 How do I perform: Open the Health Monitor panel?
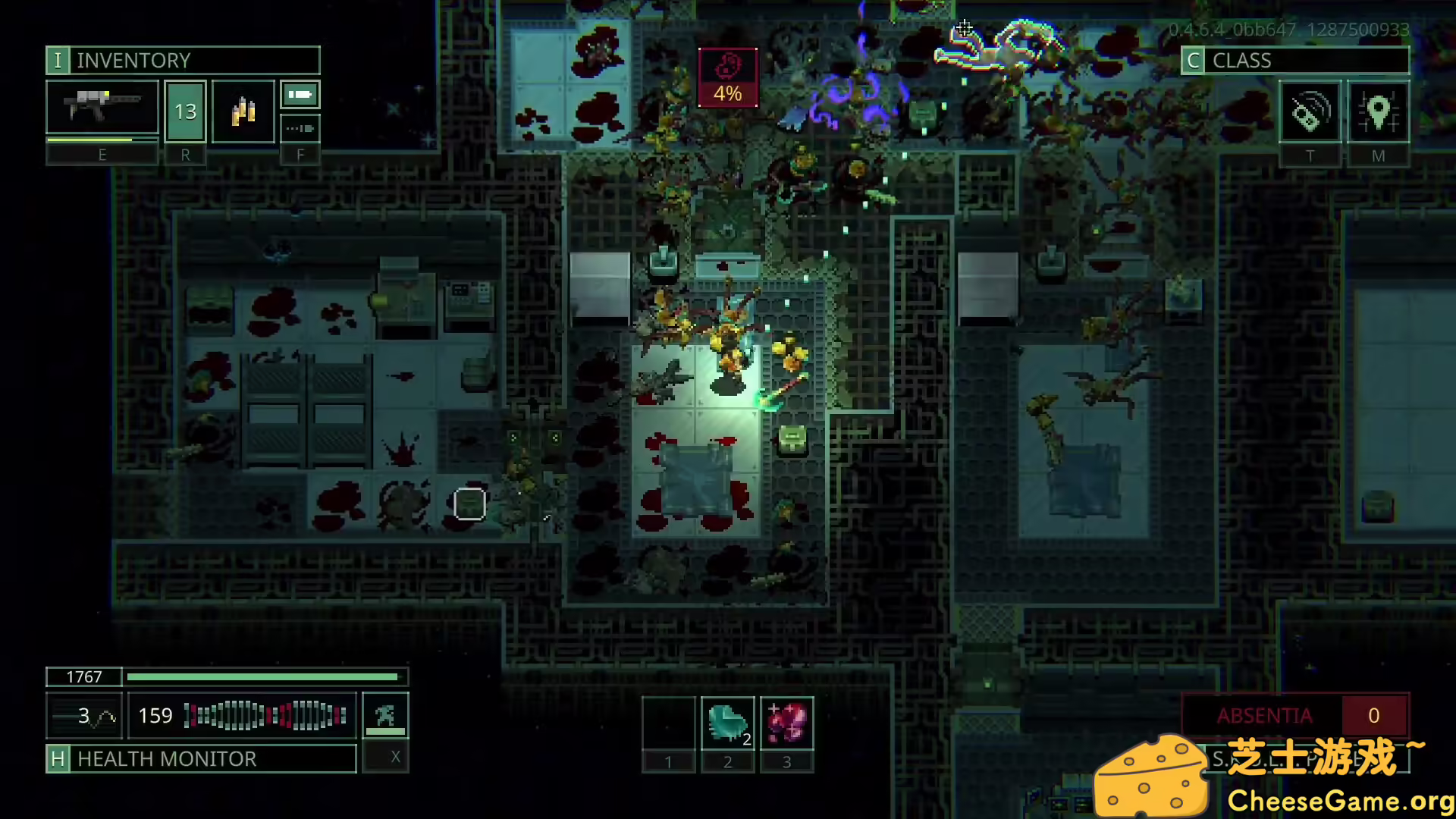(201, 758)
